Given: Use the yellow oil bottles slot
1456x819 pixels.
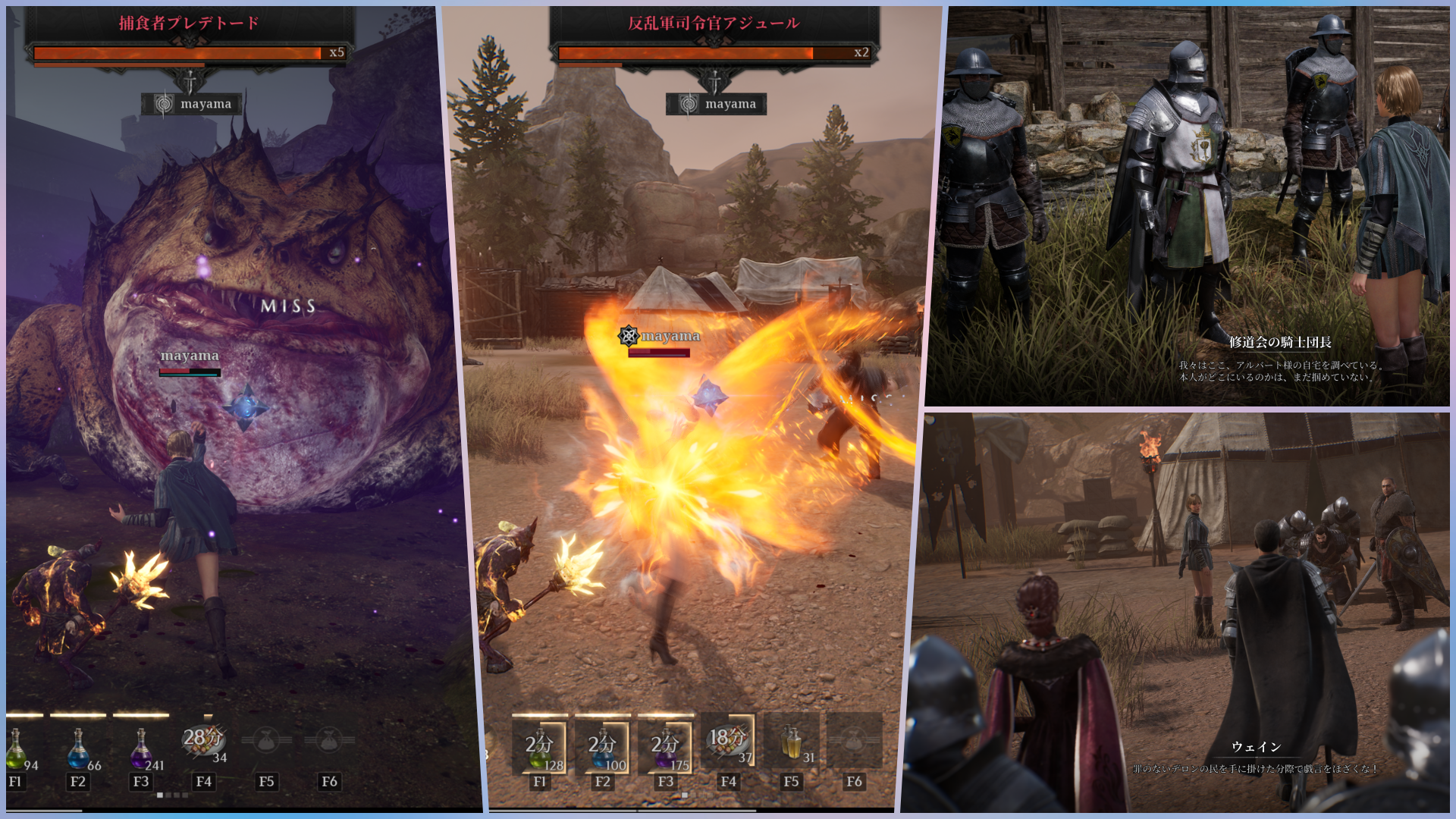Looking at the screenshot, I should [791, 743].
